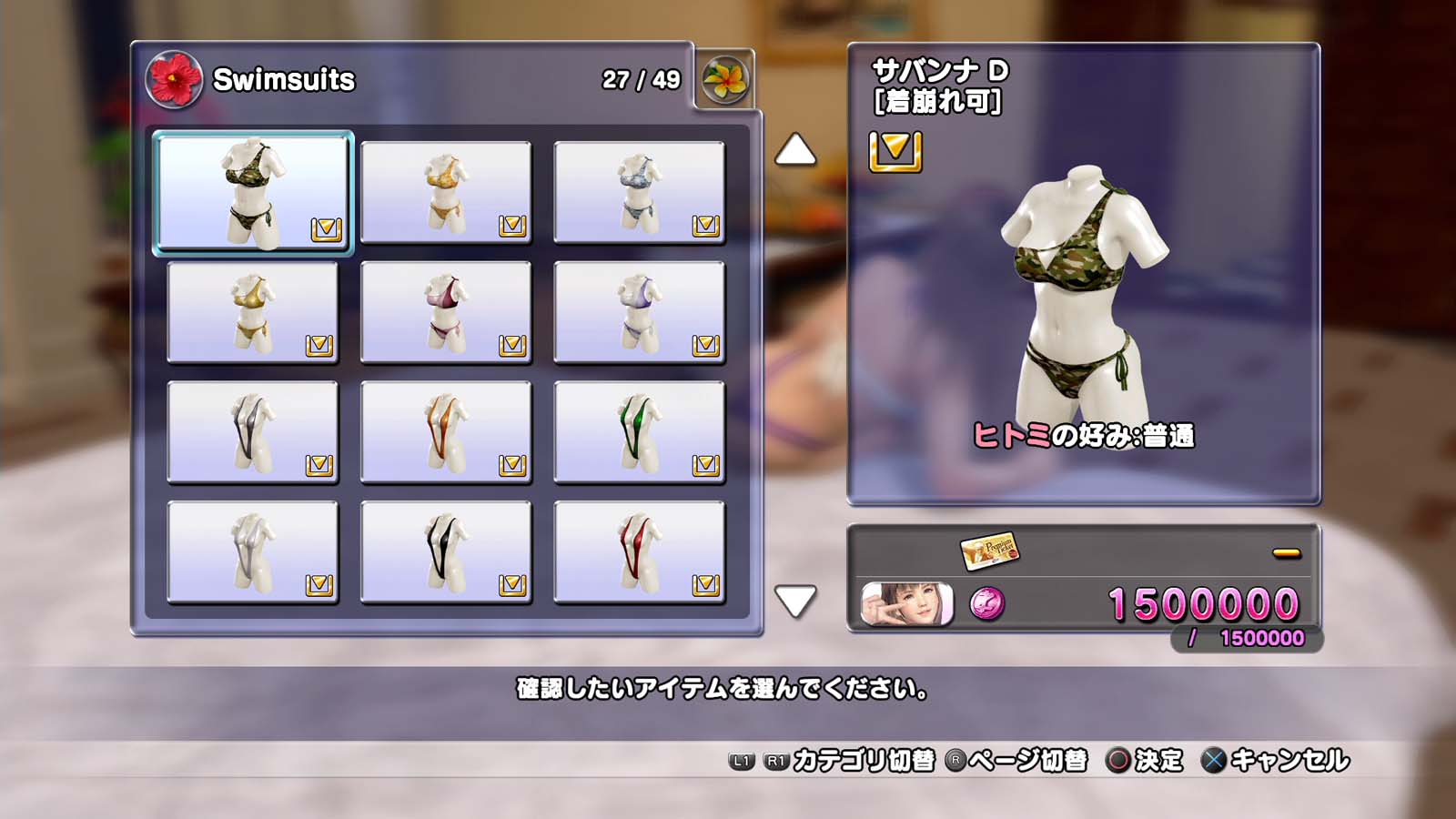Switch to the yellow plumeria flower category
The image size is (1456, 819).
click(725, 80)
